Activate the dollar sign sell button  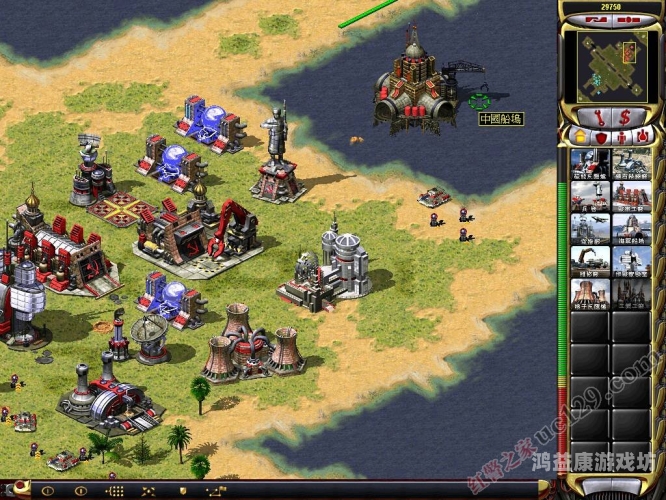(x=626, y=115)
